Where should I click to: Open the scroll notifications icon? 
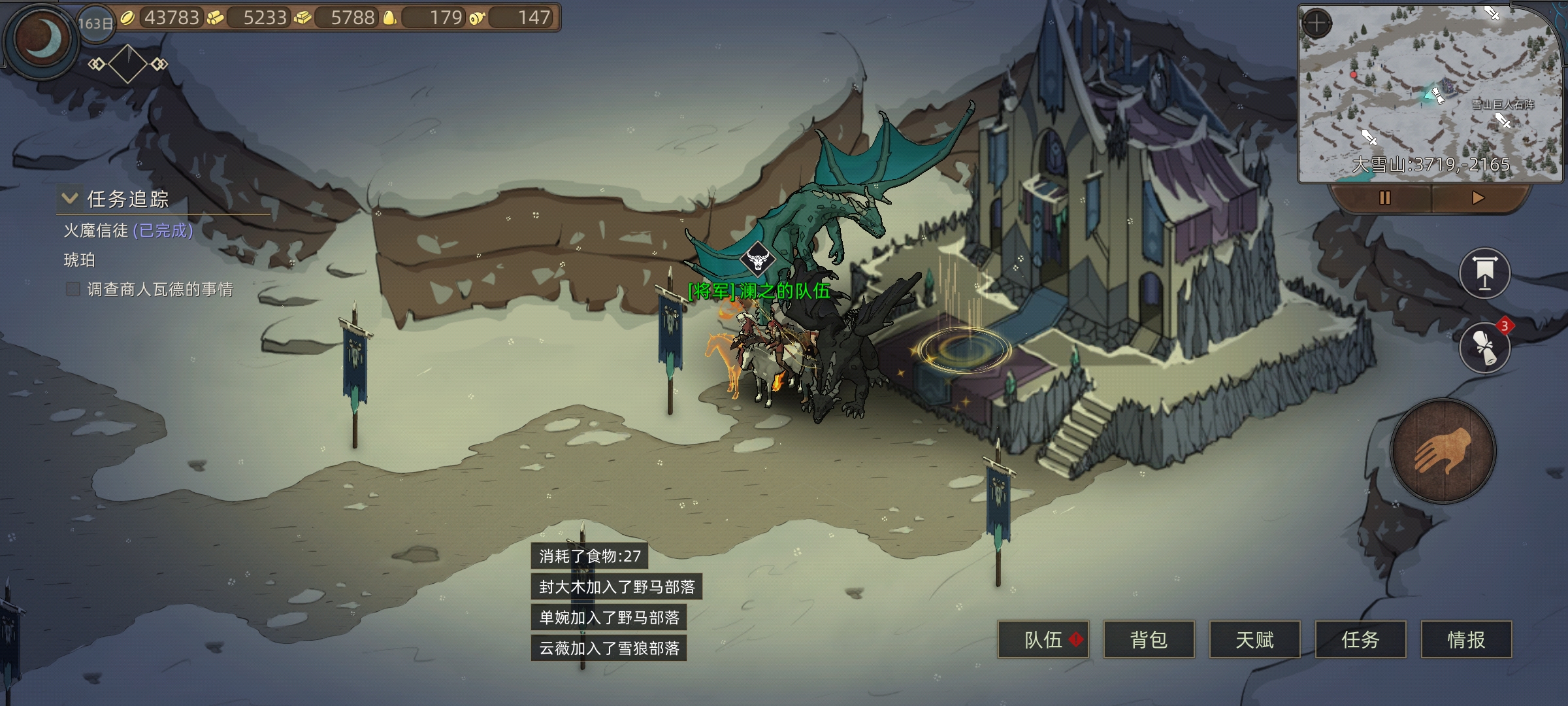point(1484,347)
